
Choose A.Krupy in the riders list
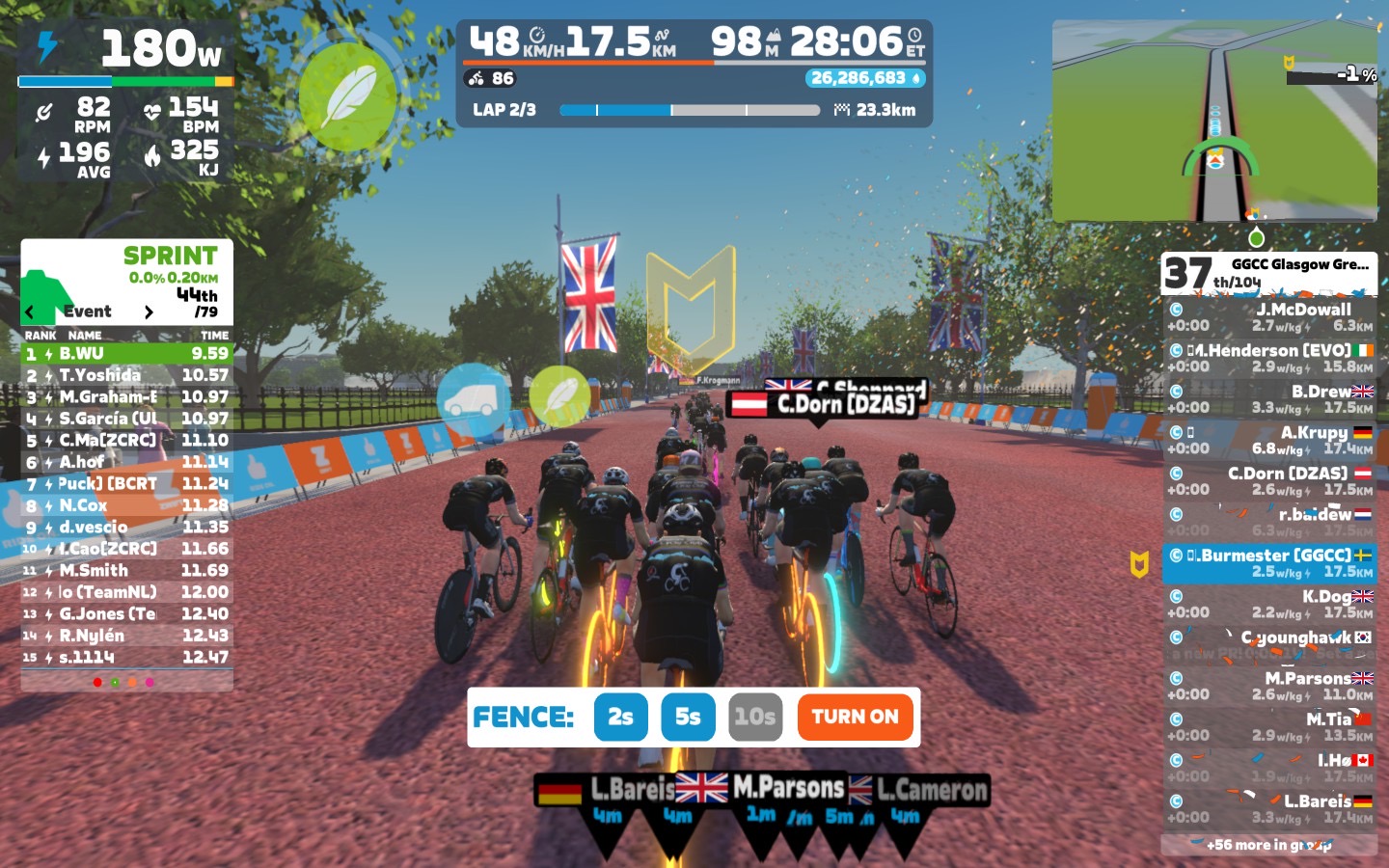click(1268, 440)
